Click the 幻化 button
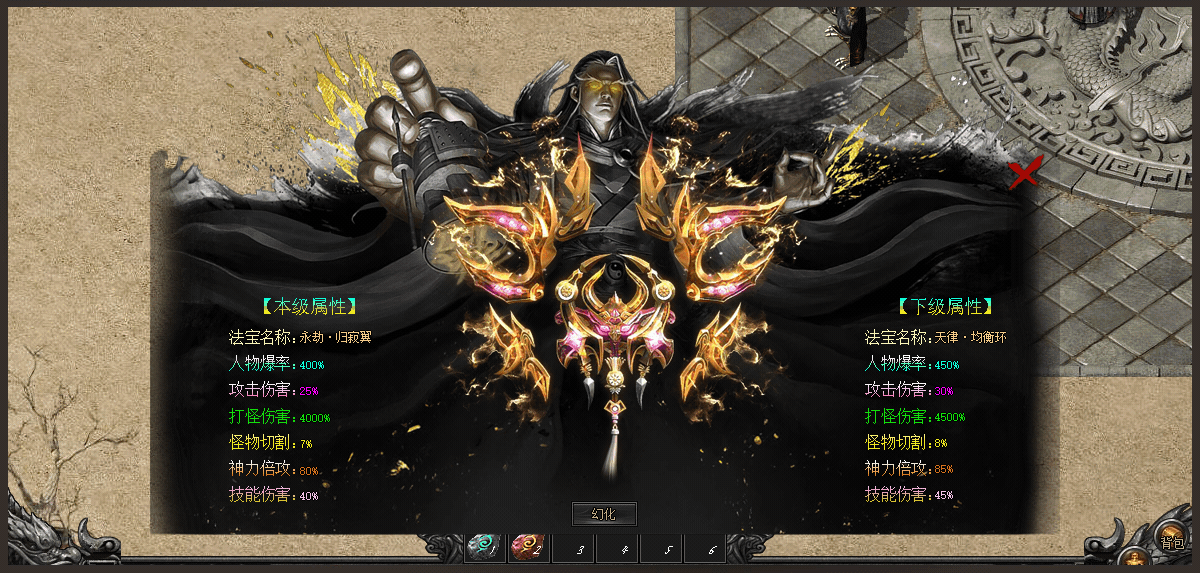1200x573 pixels. click(x=603, y=514)
